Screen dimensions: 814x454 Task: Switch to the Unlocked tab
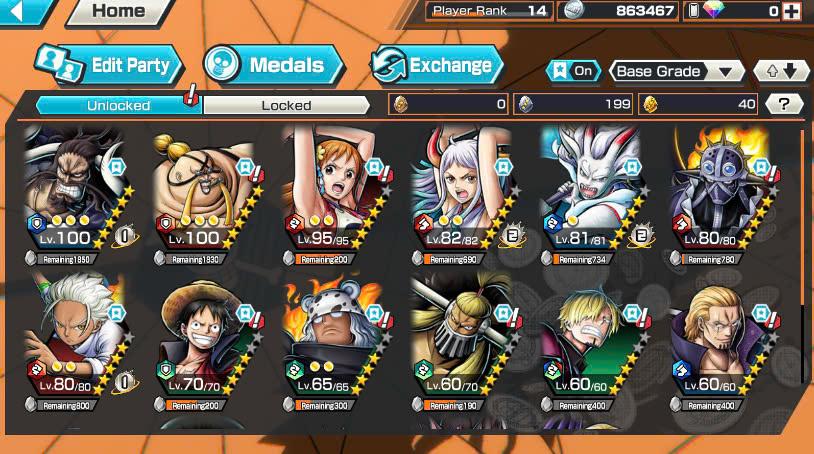pos(118,105)
